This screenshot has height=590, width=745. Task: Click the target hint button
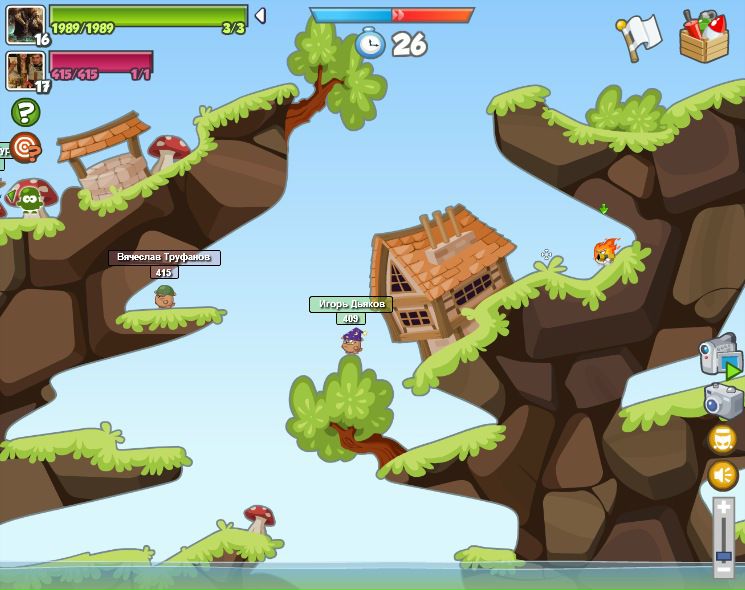pyautogui.click(x=25, y=148)
